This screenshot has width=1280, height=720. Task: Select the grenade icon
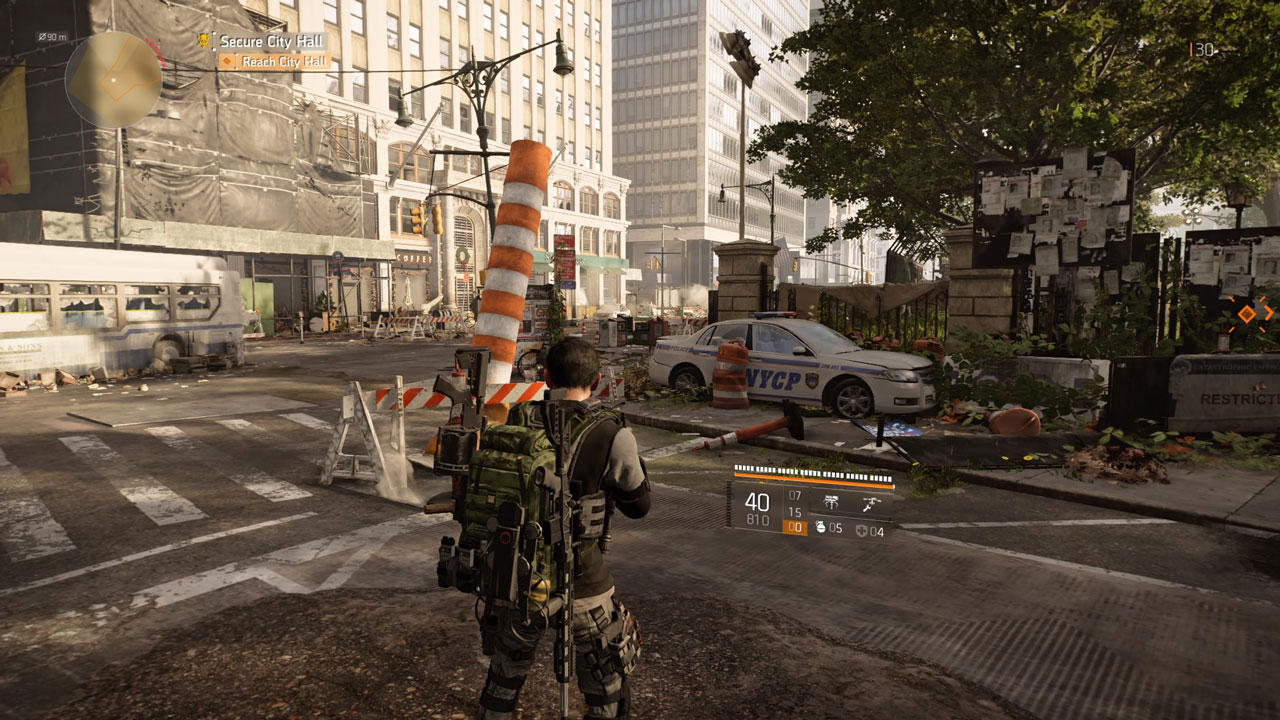click(x=821, y=528)
